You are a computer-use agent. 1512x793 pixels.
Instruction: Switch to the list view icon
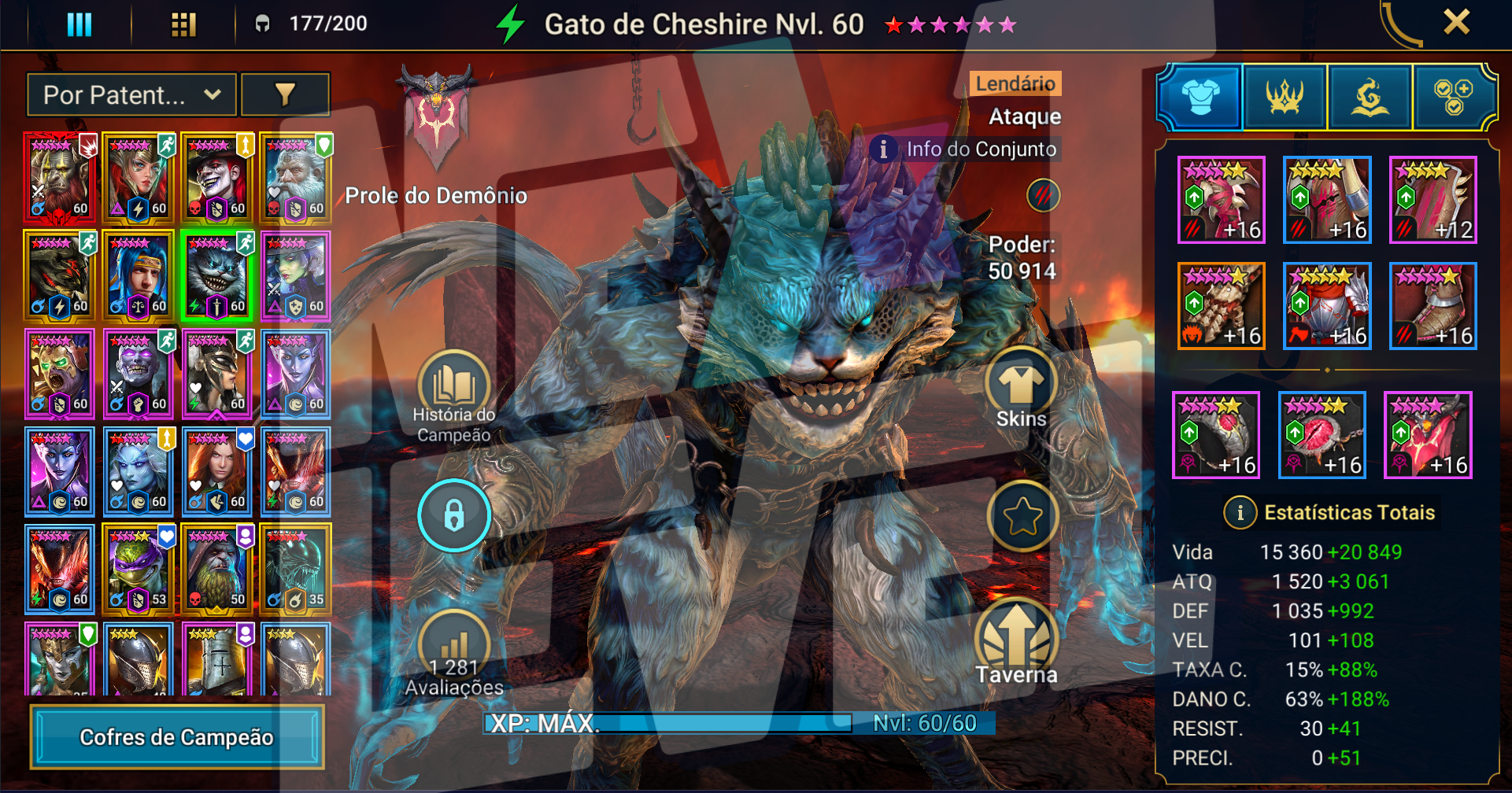(x=79, y=24)
